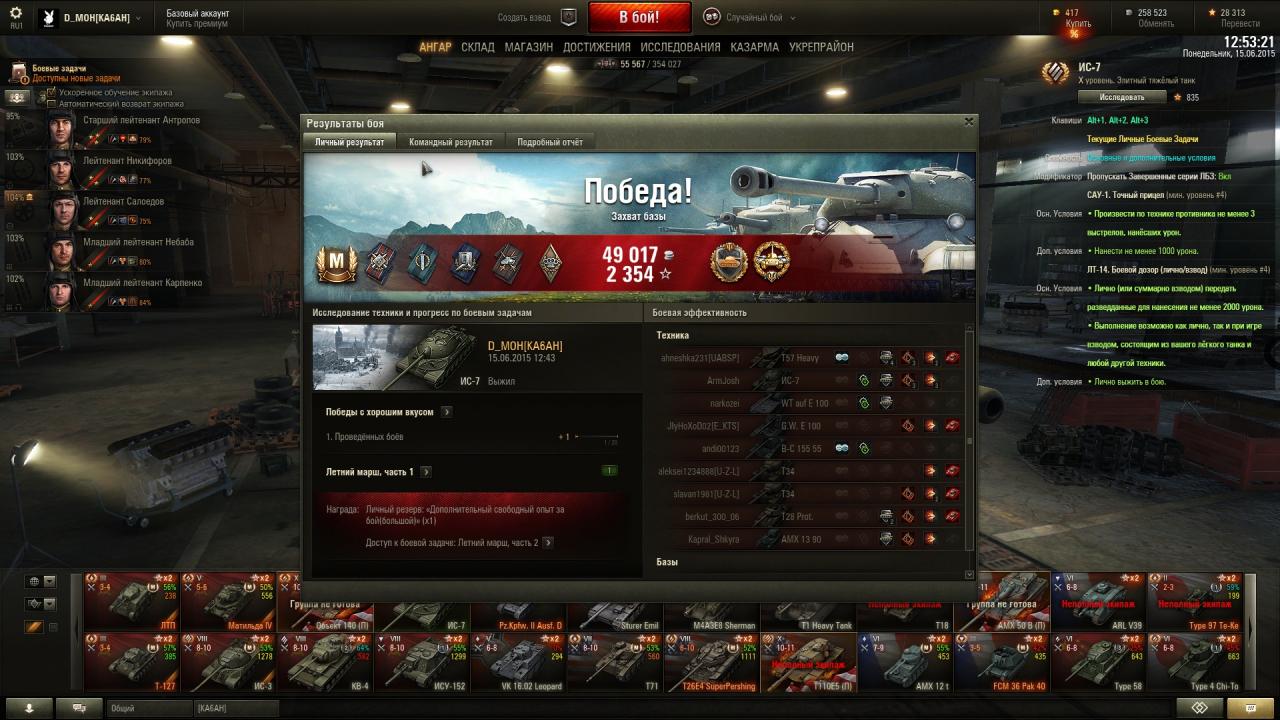This screenshot has height=720, width=1280.
Task: Switch to Подробный отчёт tab
Action: click(549, 142)
